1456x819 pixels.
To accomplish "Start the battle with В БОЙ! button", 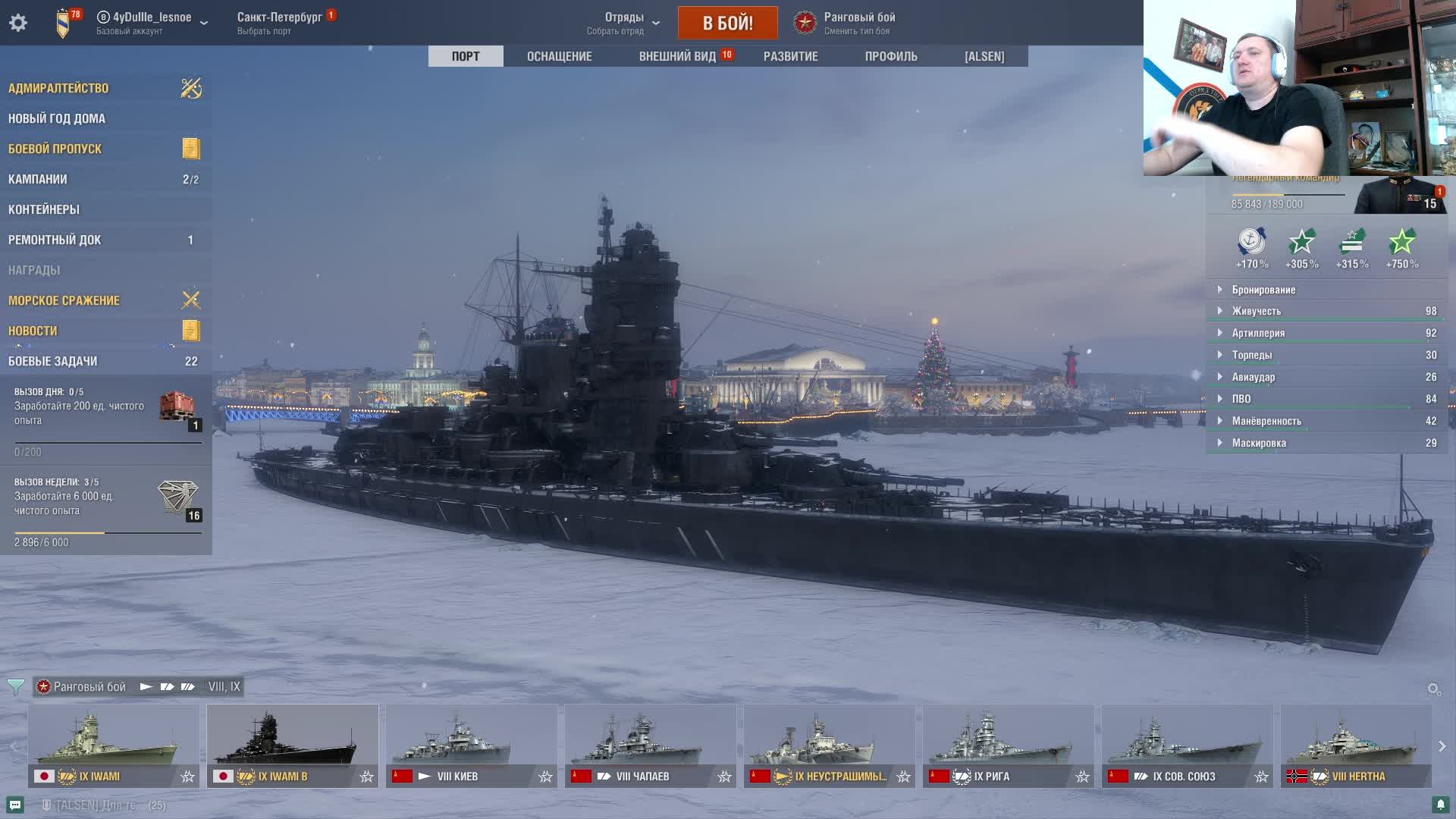I will 727,23.
